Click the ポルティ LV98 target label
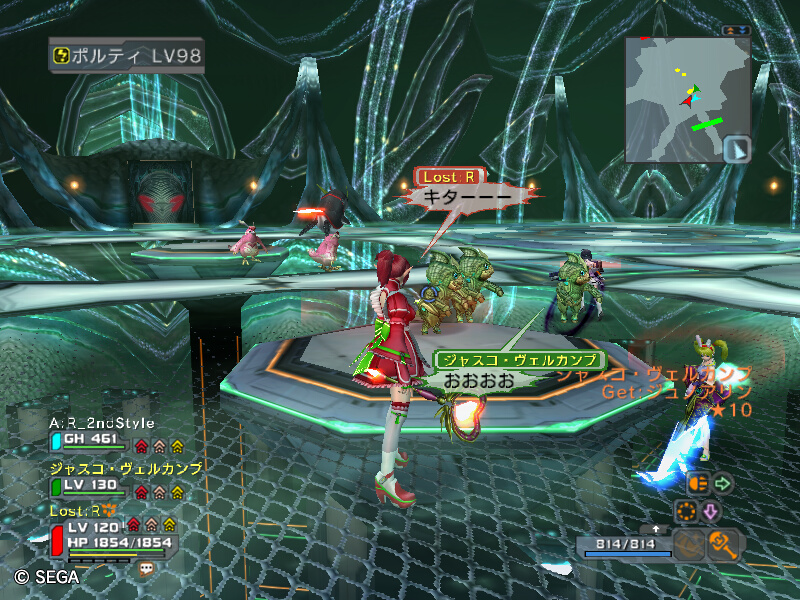800x600 pixels. tap(126, 55)
